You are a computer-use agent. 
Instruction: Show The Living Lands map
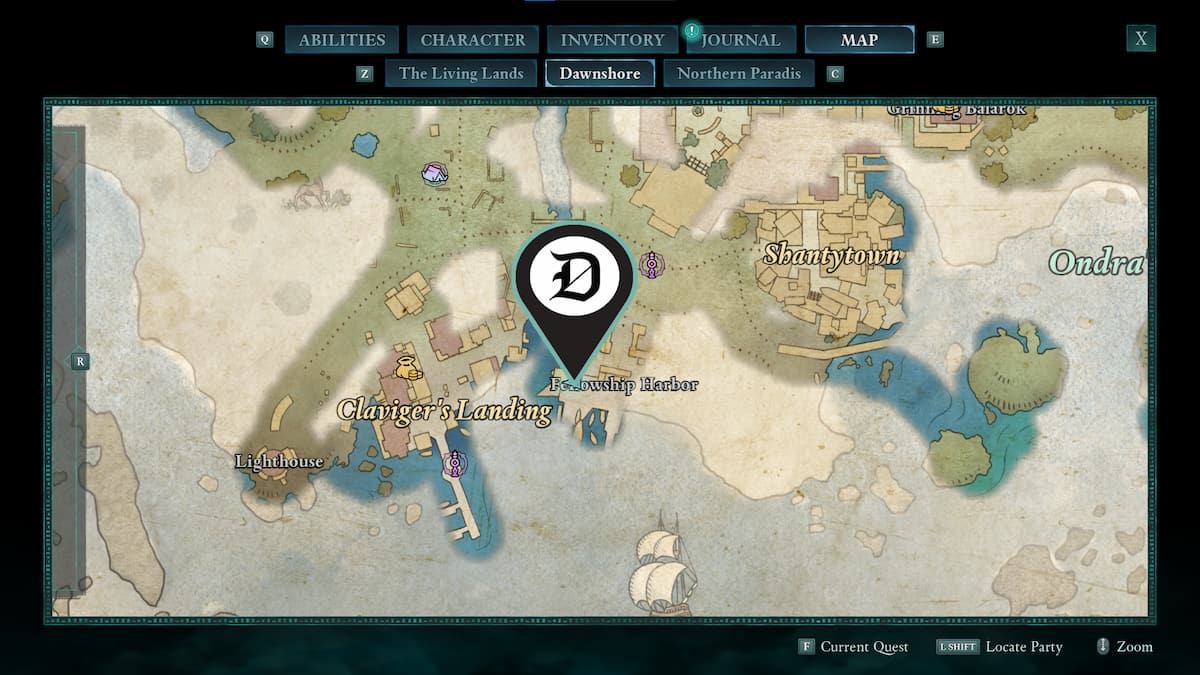(x=461, y=73)
